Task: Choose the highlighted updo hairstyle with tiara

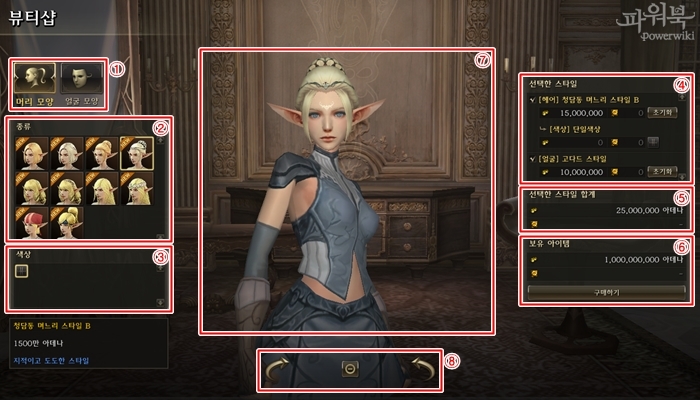Action: tap(134, 151)
